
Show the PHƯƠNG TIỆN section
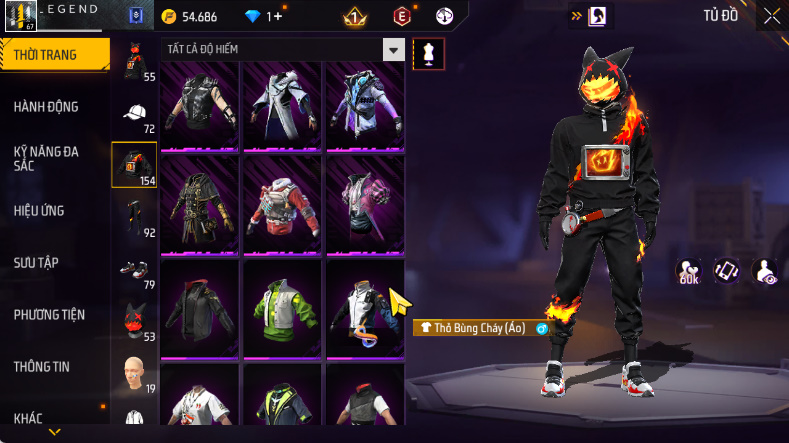49,315
